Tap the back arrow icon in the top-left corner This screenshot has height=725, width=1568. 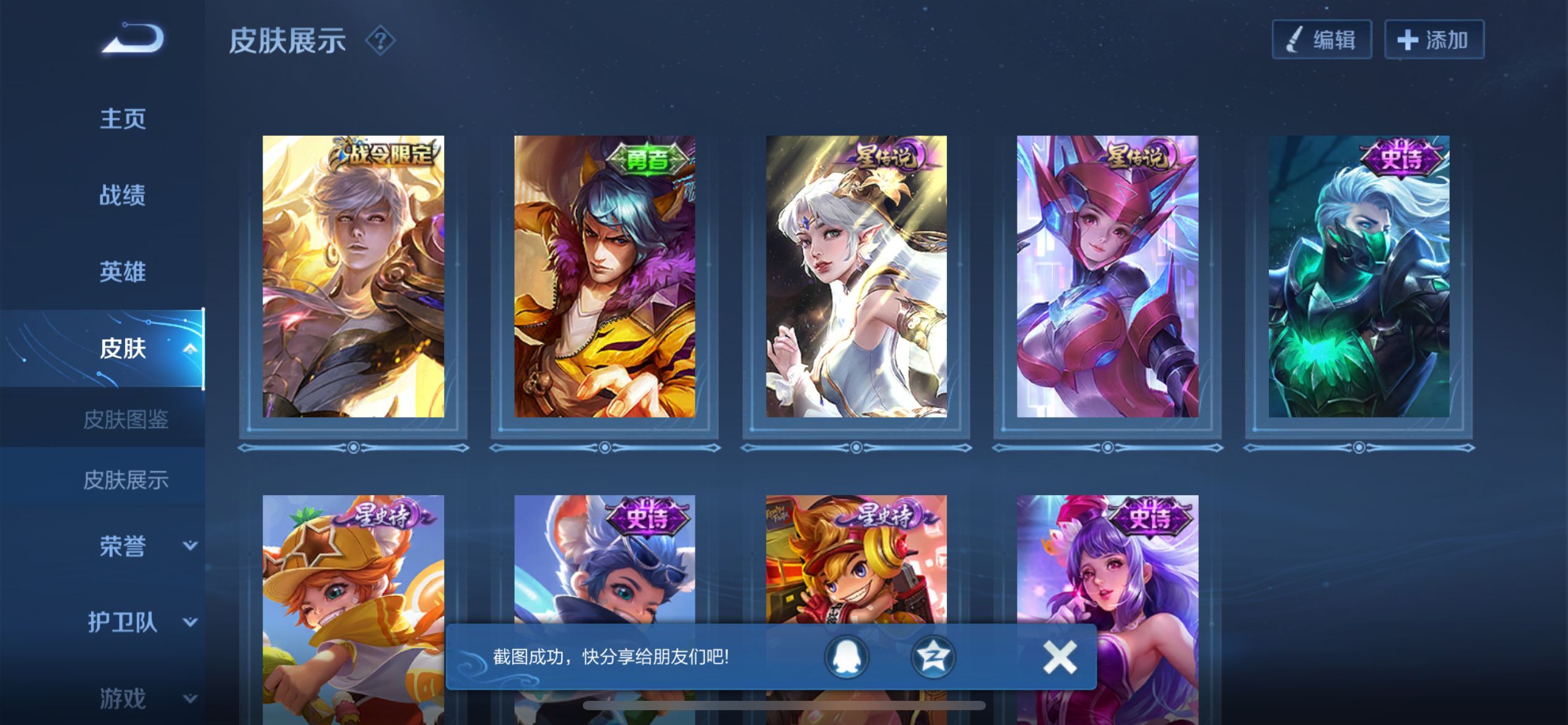(131, 39)
